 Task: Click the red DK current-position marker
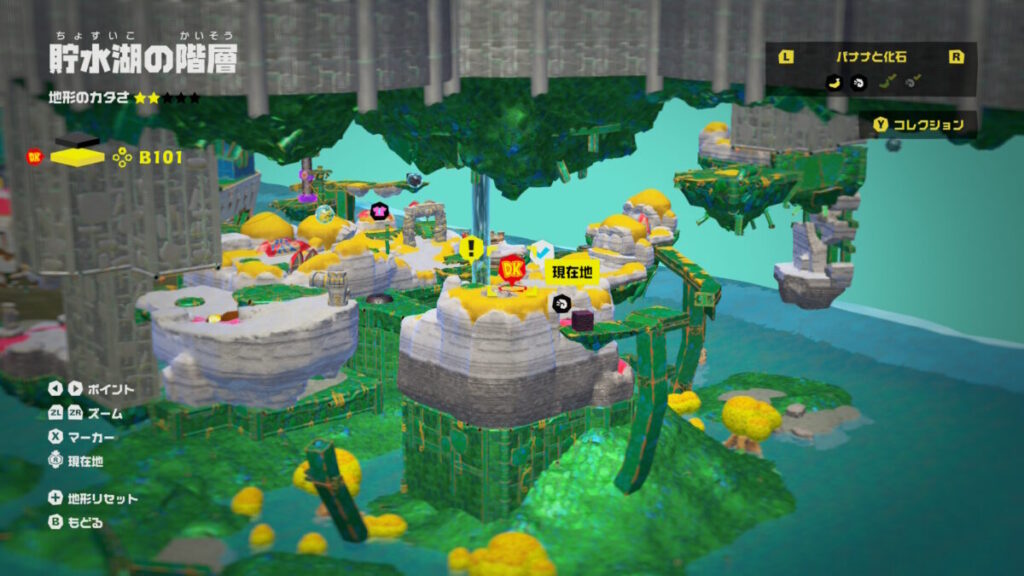(512, 271)
